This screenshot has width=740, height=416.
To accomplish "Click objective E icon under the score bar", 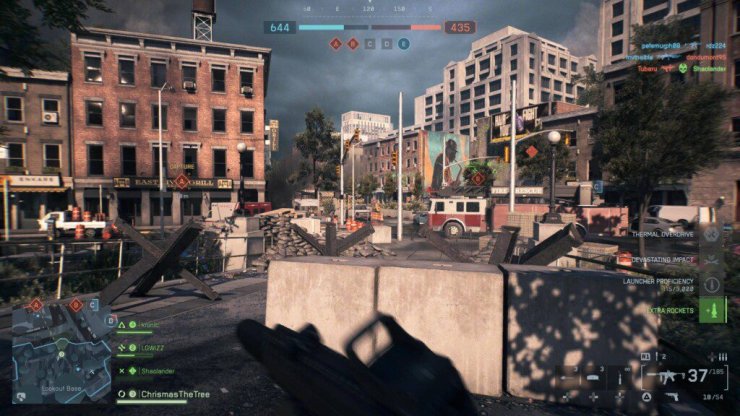I will click(x=404, y=44).
